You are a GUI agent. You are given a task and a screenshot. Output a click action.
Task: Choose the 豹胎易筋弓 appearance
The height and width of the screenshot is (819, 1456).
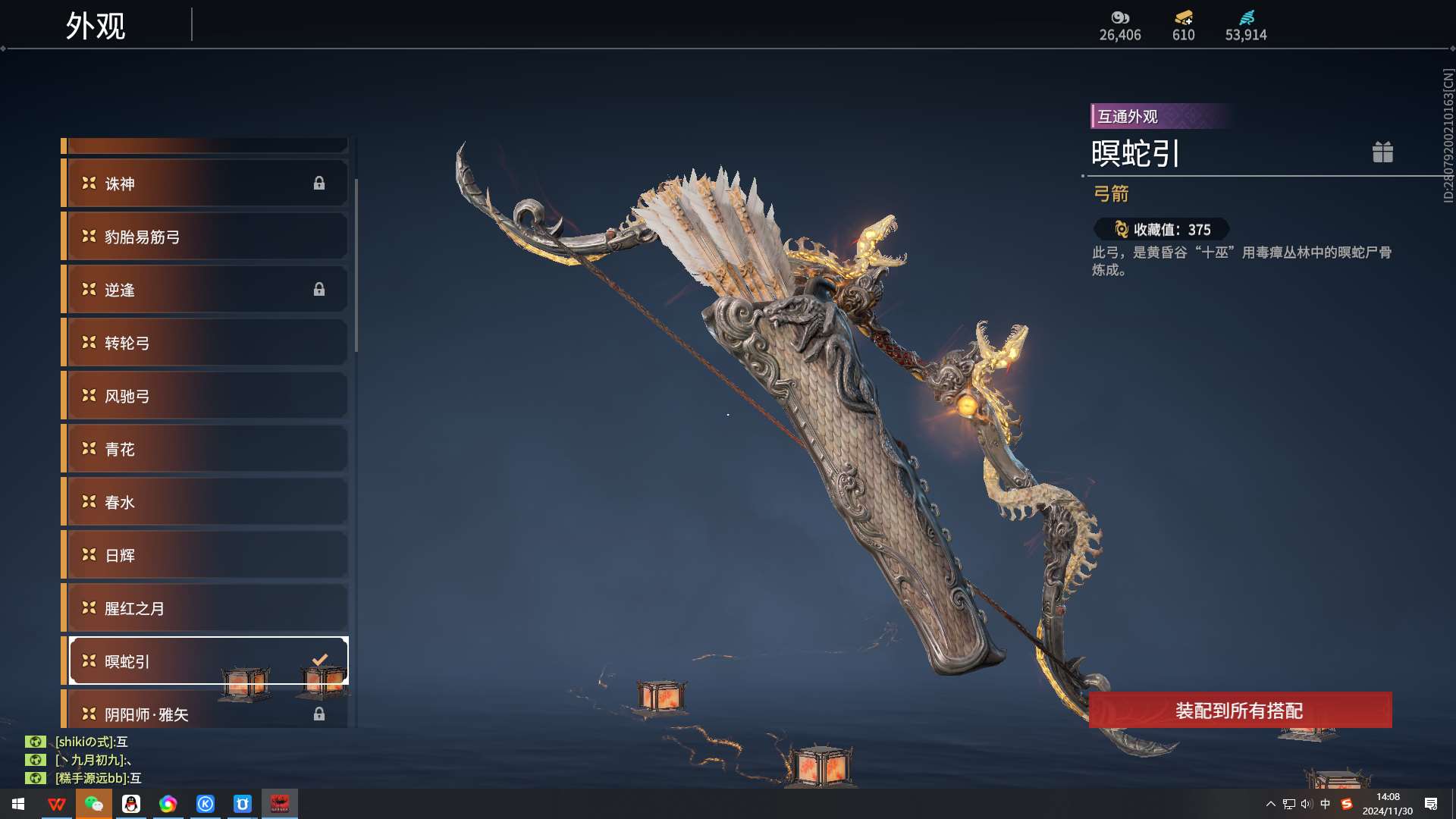[205, 237]
